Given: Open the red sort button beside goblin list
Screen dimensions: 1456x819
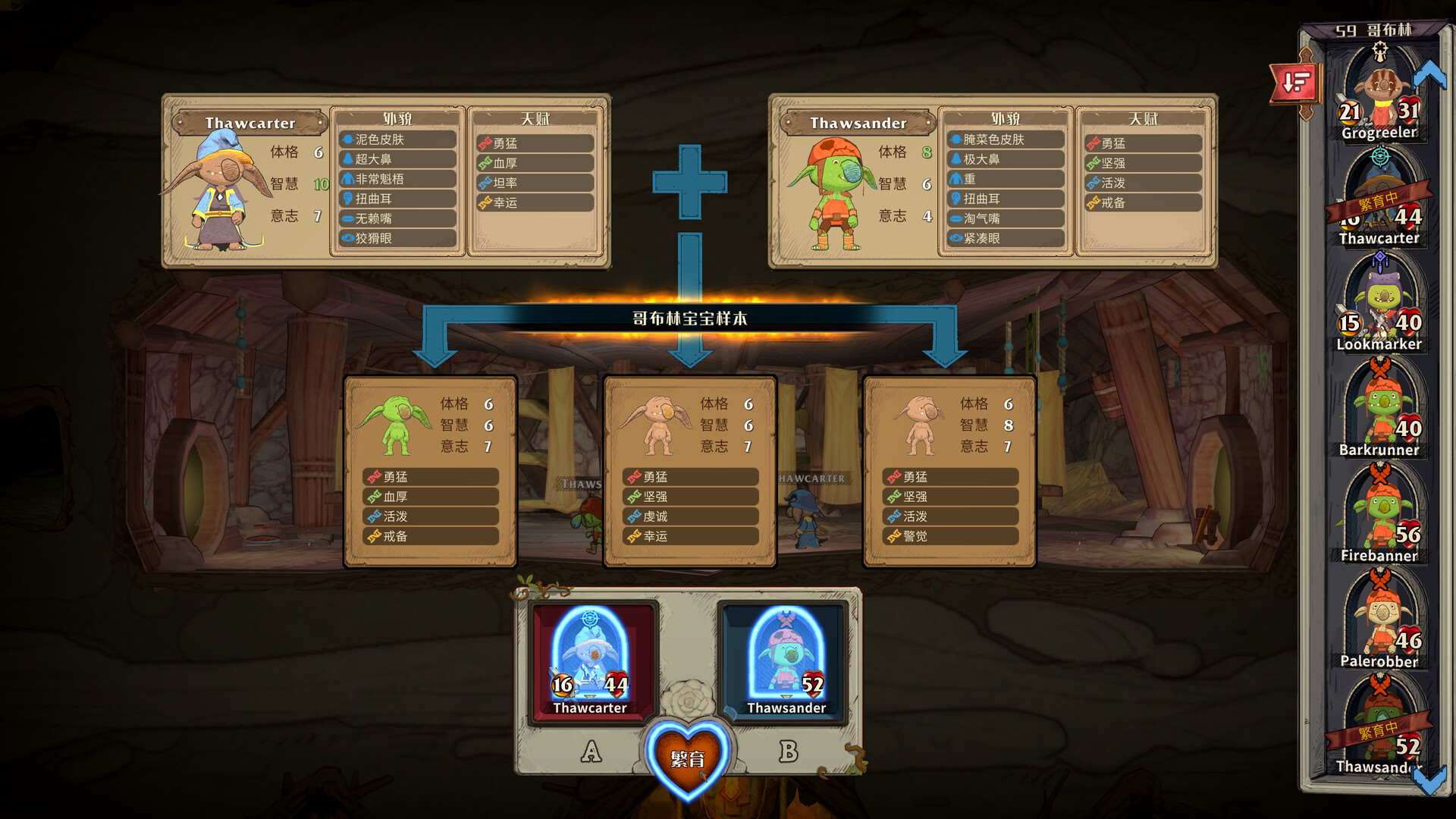Looking at the screenshot, I should (1296, 82).
